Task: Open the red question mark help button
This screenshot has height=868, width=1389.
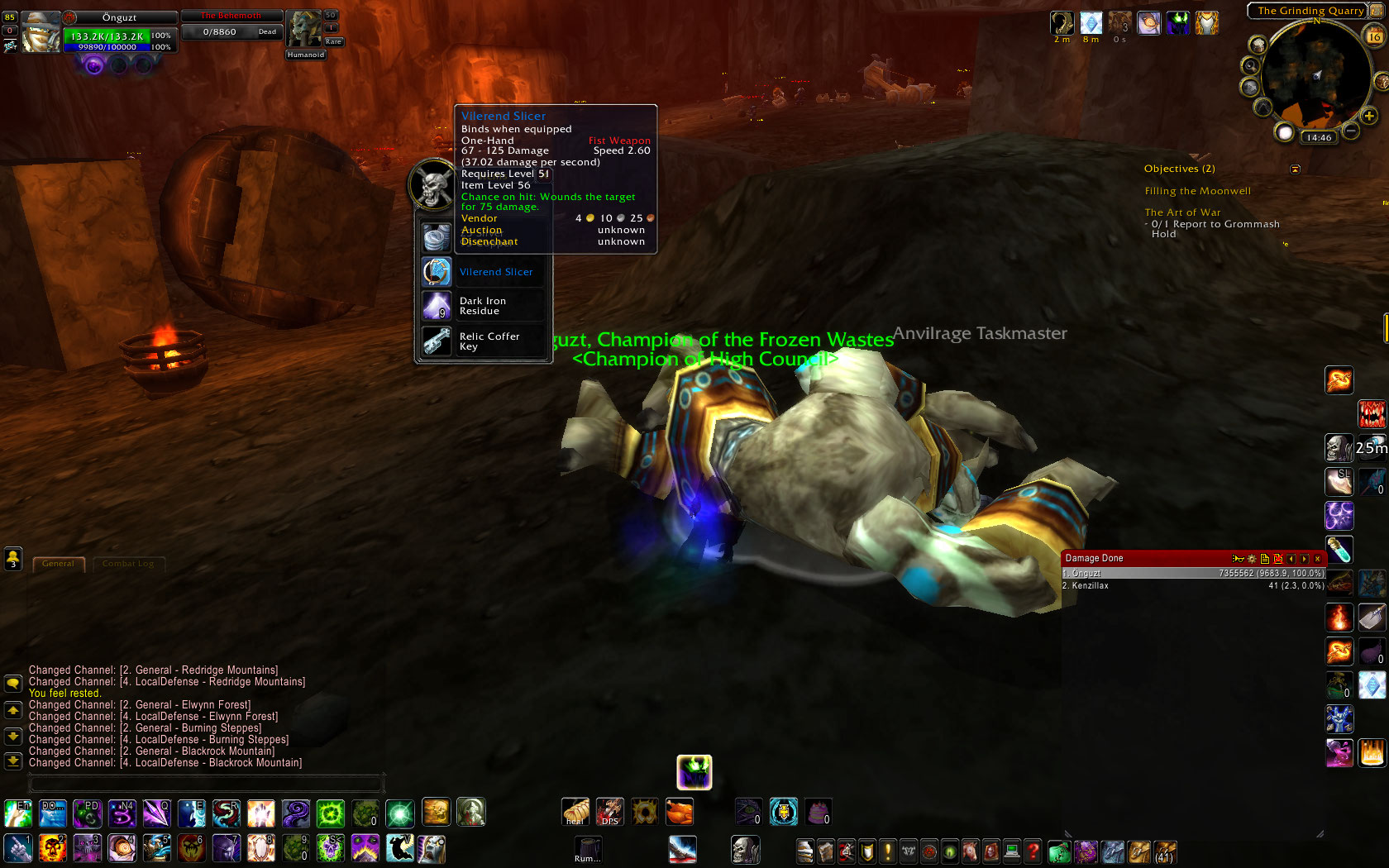Action: (x=1033, y=851)
